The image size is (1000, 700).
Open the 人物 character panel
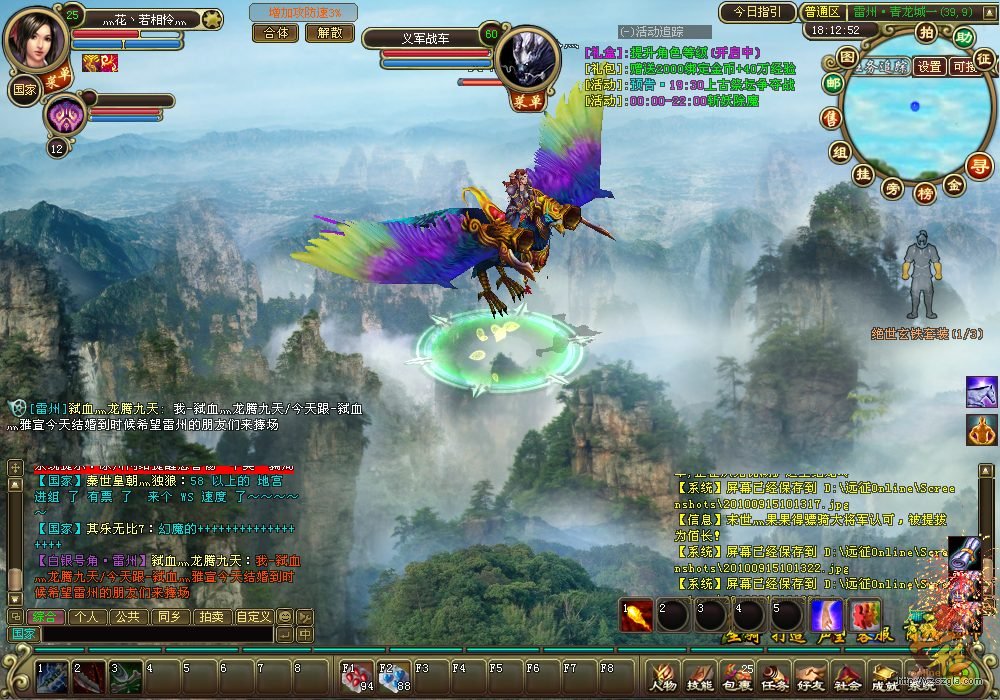pos(662,677)
